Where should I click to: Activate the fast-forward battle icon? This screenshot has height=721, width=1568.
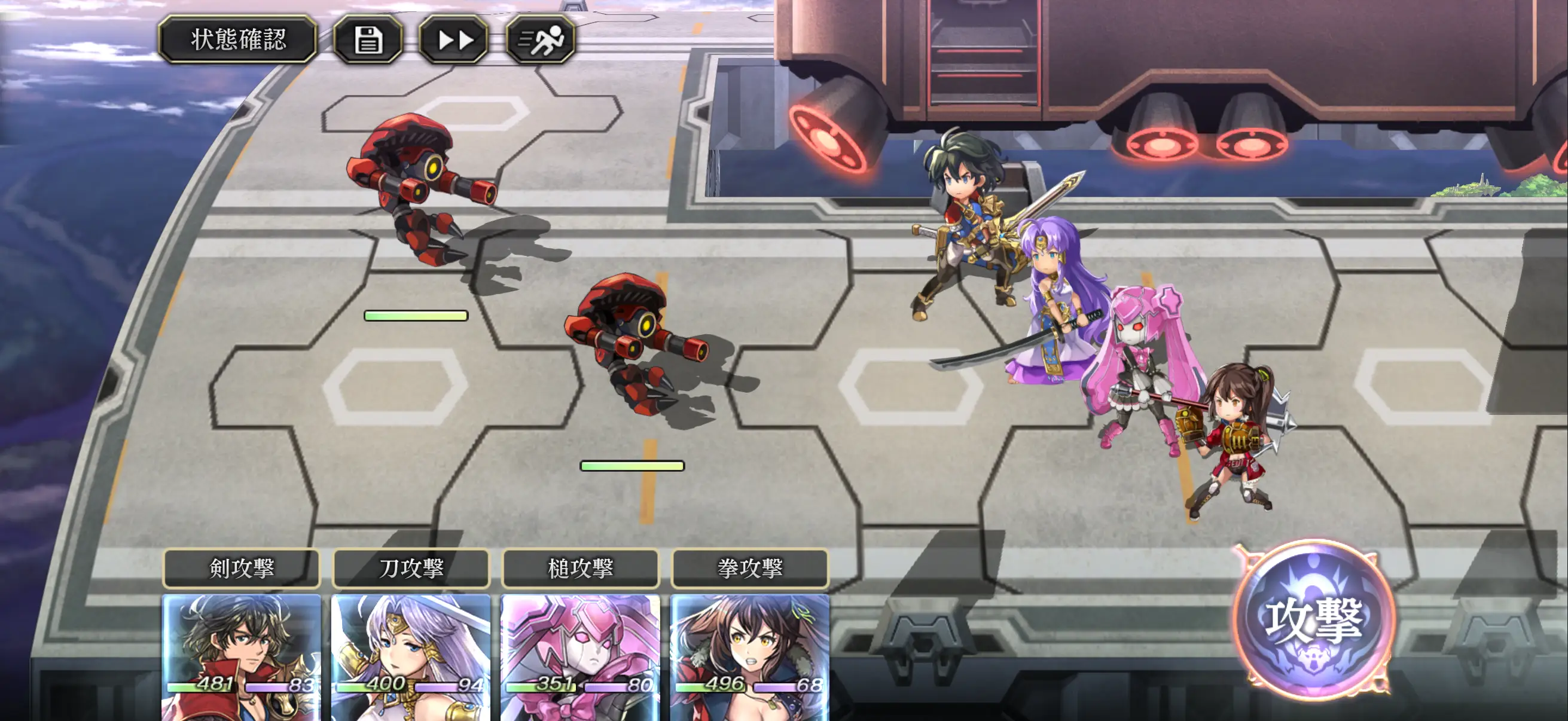point(455,41)
